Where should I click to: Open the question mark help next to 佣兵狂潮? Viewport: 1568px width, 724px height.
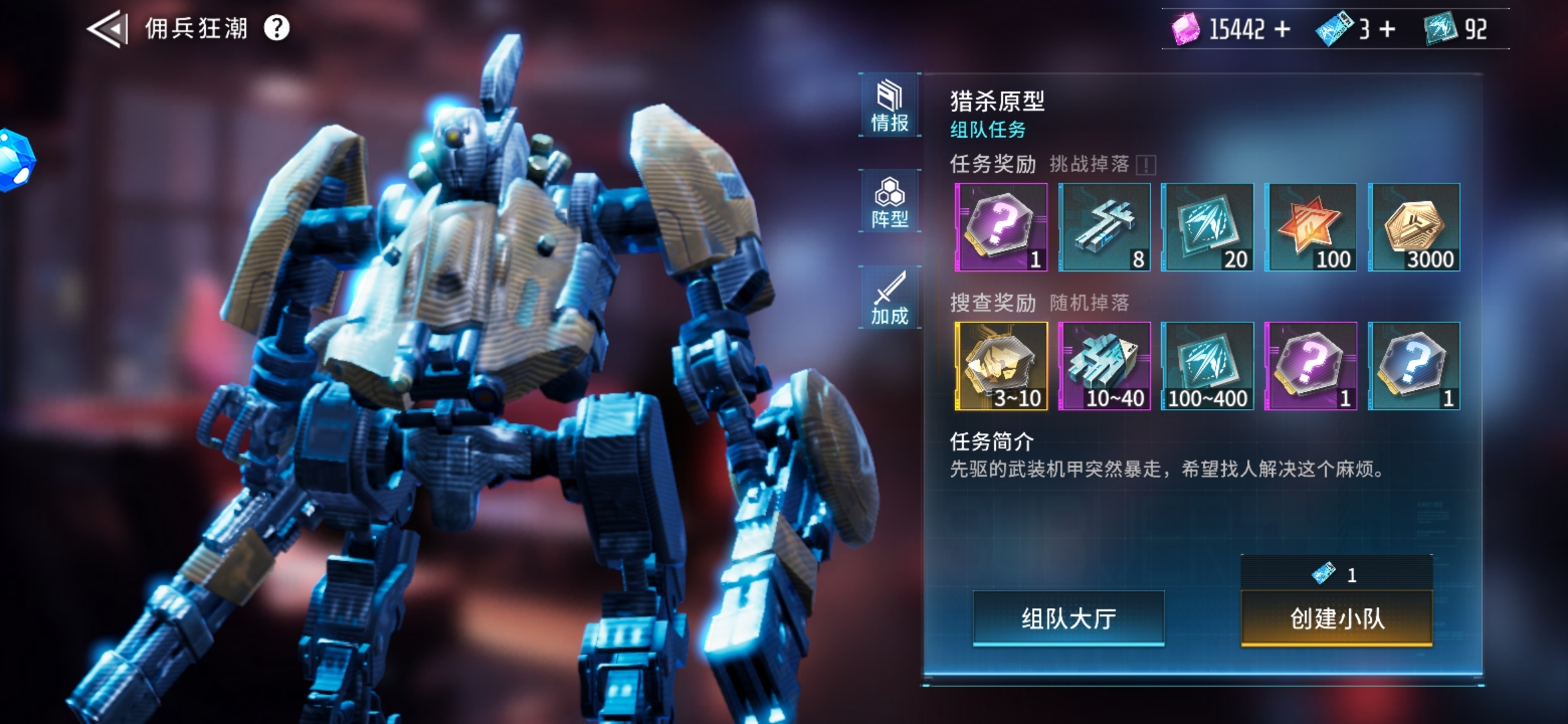[x=276, y=28]
